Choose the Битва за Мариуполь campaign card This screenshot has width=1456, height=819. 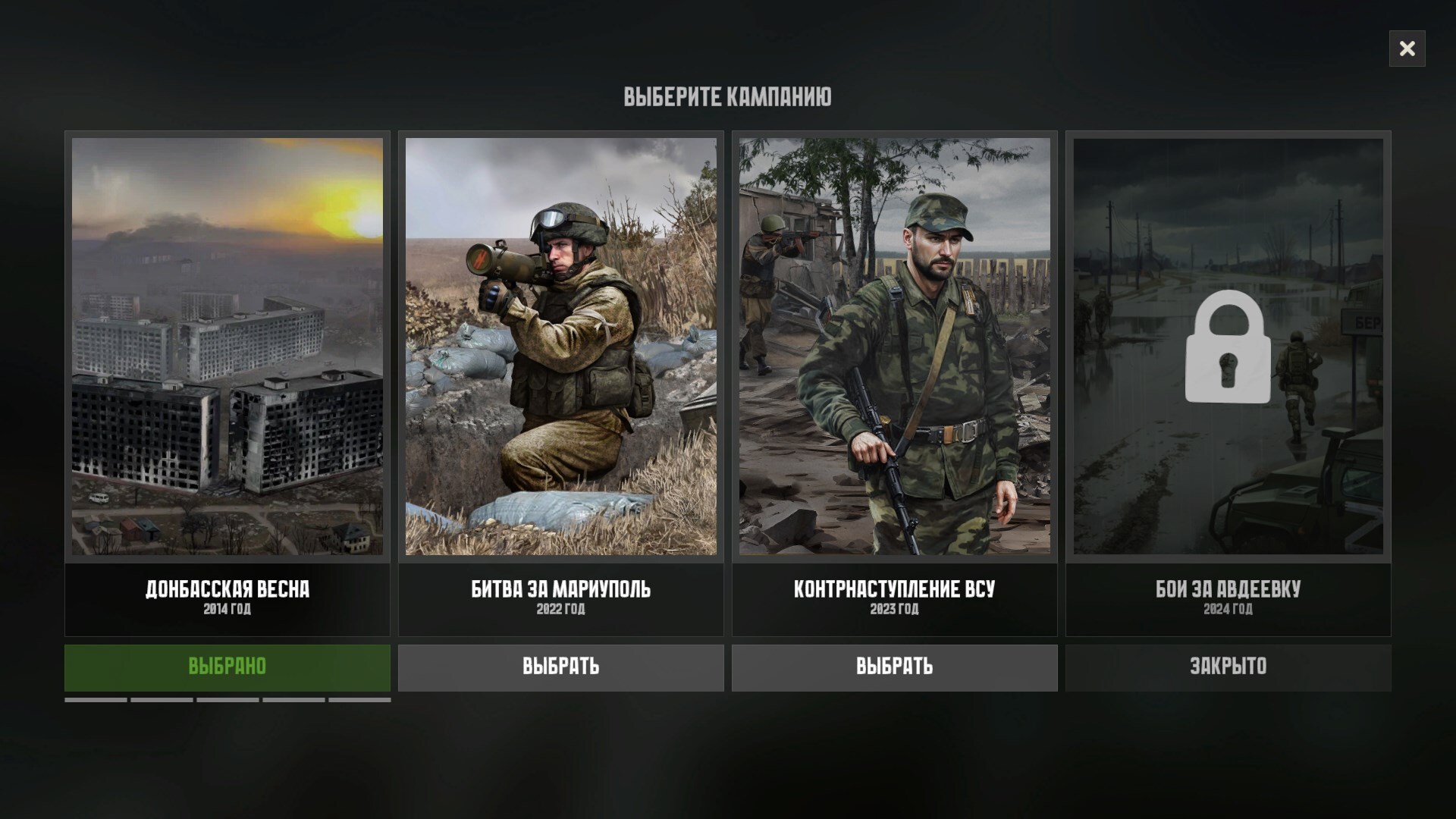pos(560,346)
